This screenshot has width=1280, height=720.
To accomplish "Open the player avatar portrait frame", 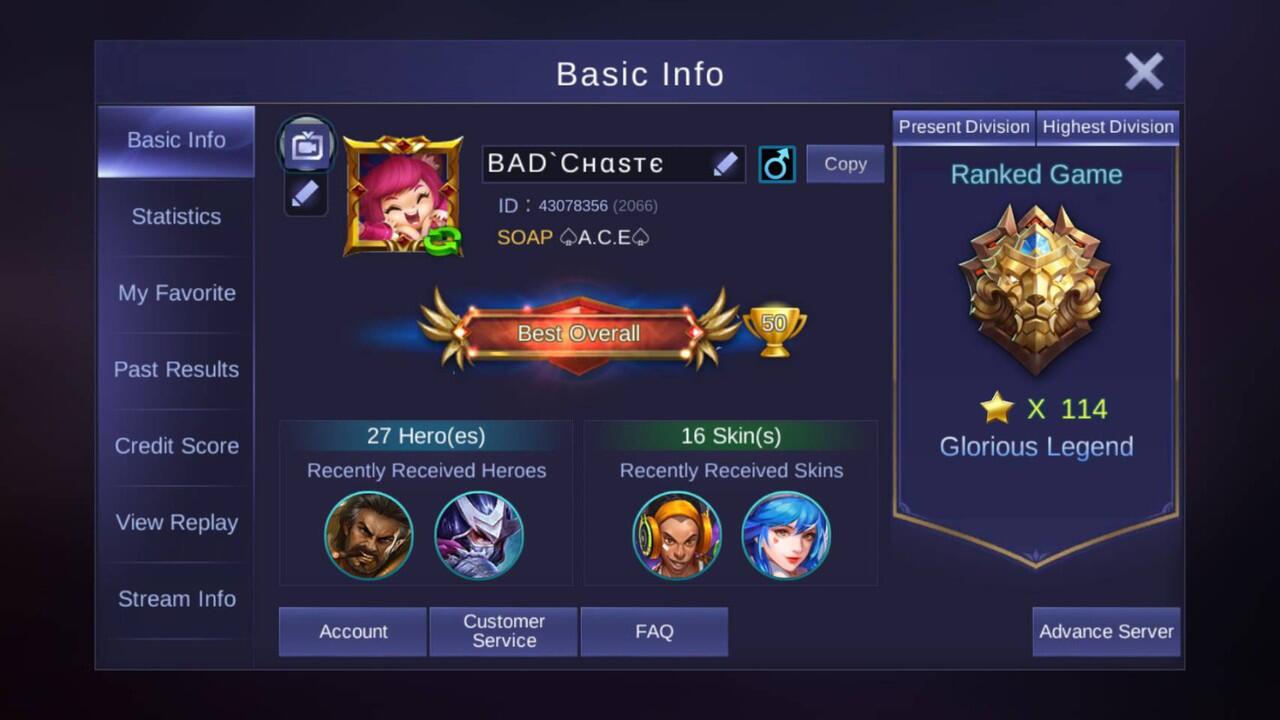I will 403,192.
